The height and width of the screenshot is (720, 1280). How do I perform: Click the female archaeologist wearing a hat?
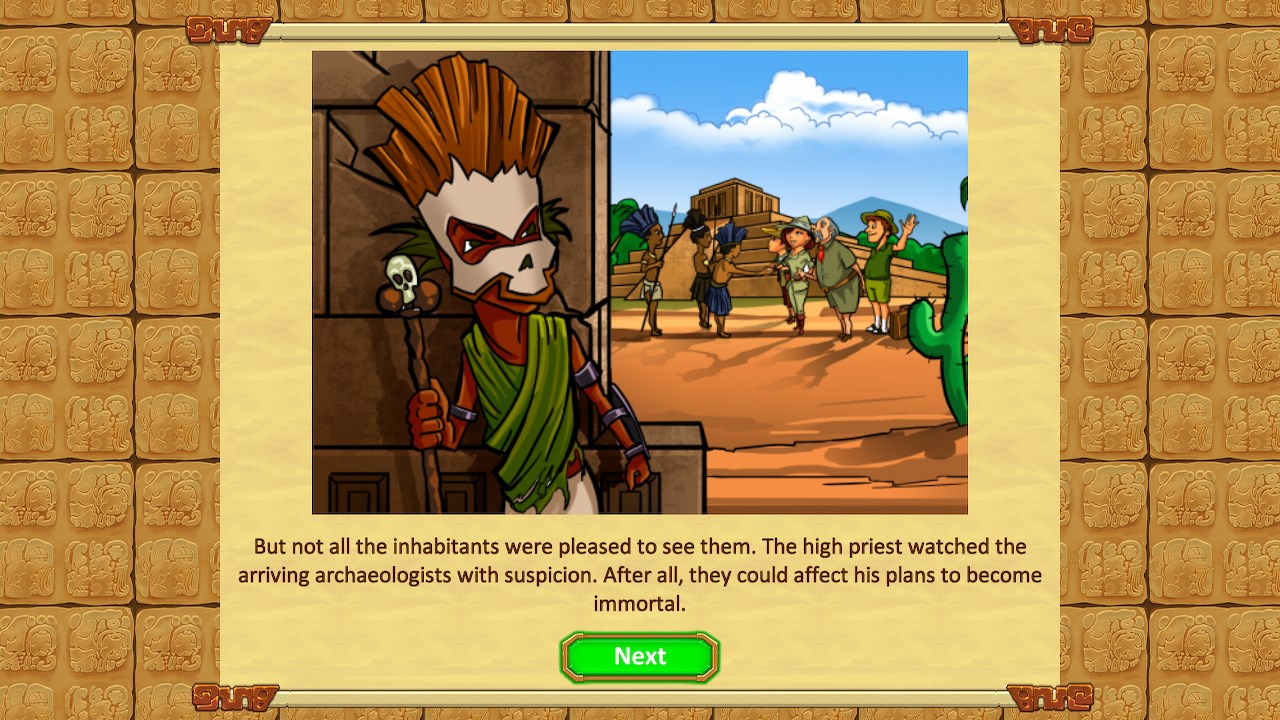point(795,260)
